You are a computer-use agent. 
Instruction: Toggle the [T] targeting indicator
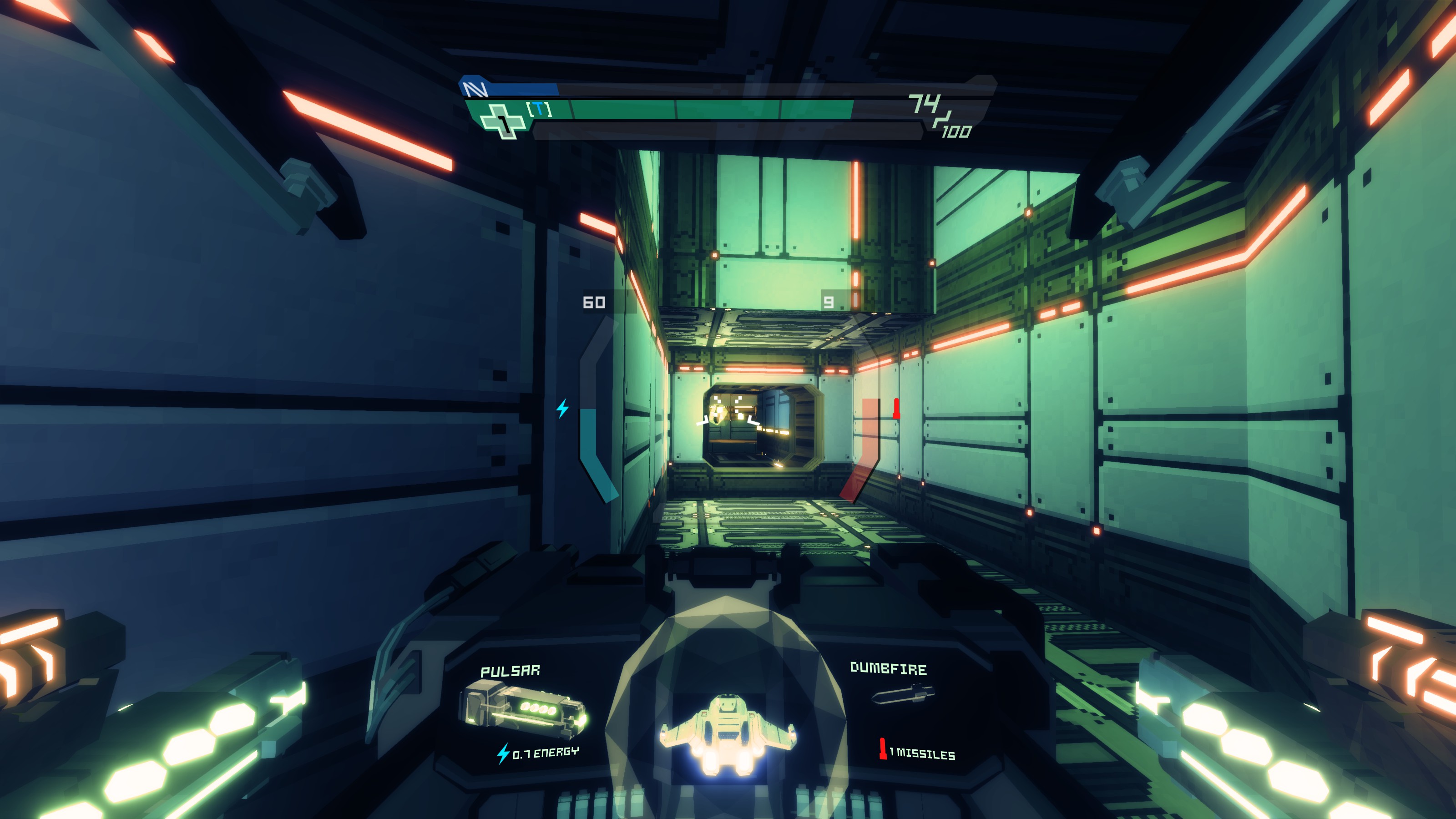pyautogui.click(x=538, y=109)
